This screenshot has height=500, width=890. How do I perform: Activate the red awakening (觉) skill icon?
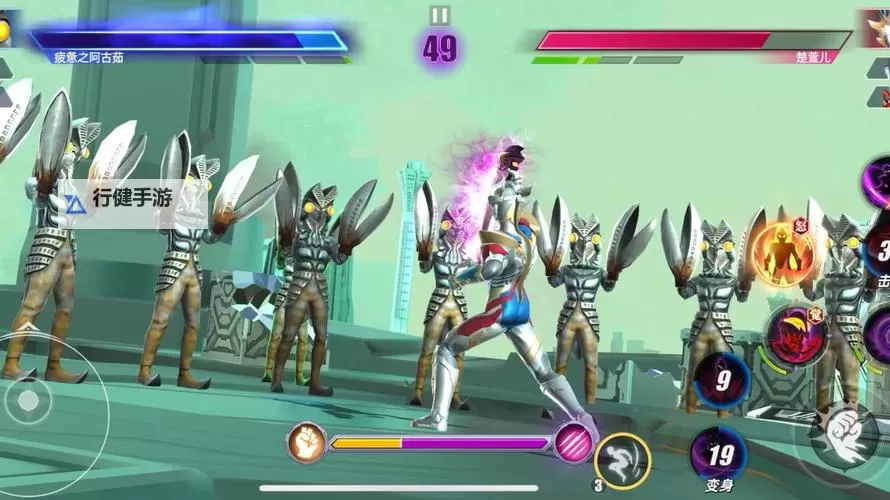pos(795,336)
